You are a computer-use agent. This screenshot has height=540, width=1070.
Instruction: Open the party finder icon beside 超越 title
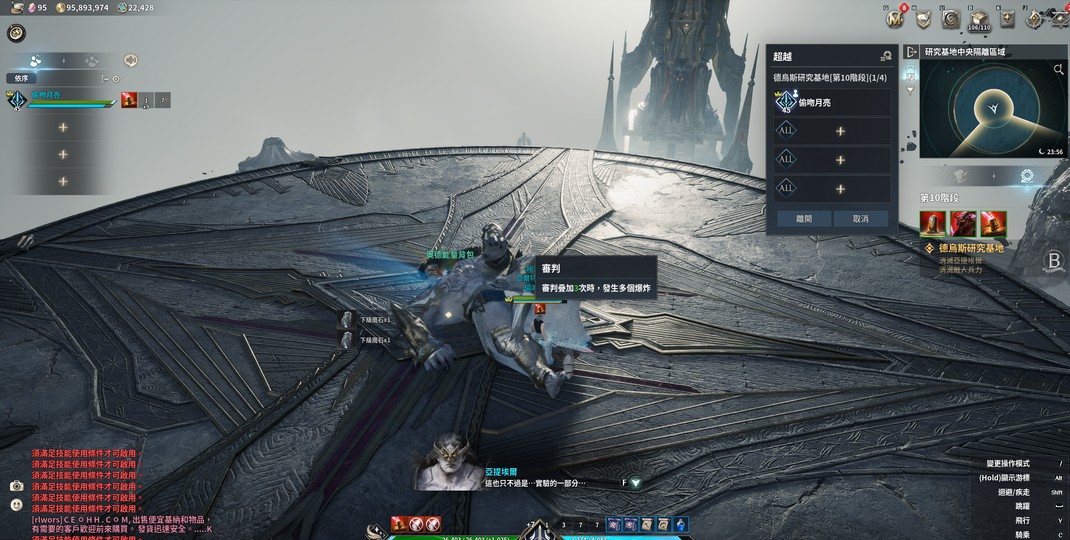click(885, 56)
